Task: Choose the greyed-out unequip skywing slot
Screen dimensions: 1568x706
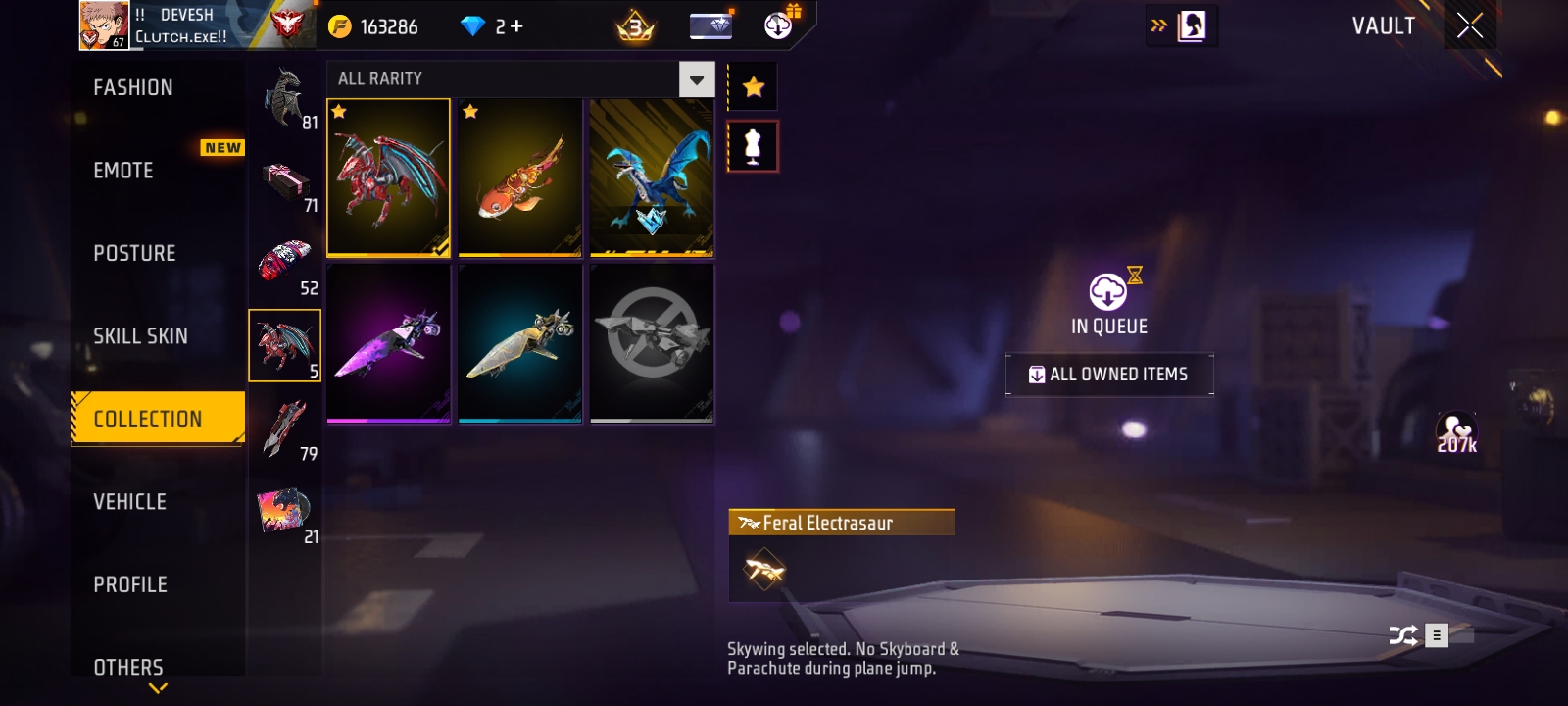Action: (x=652, y=343)
